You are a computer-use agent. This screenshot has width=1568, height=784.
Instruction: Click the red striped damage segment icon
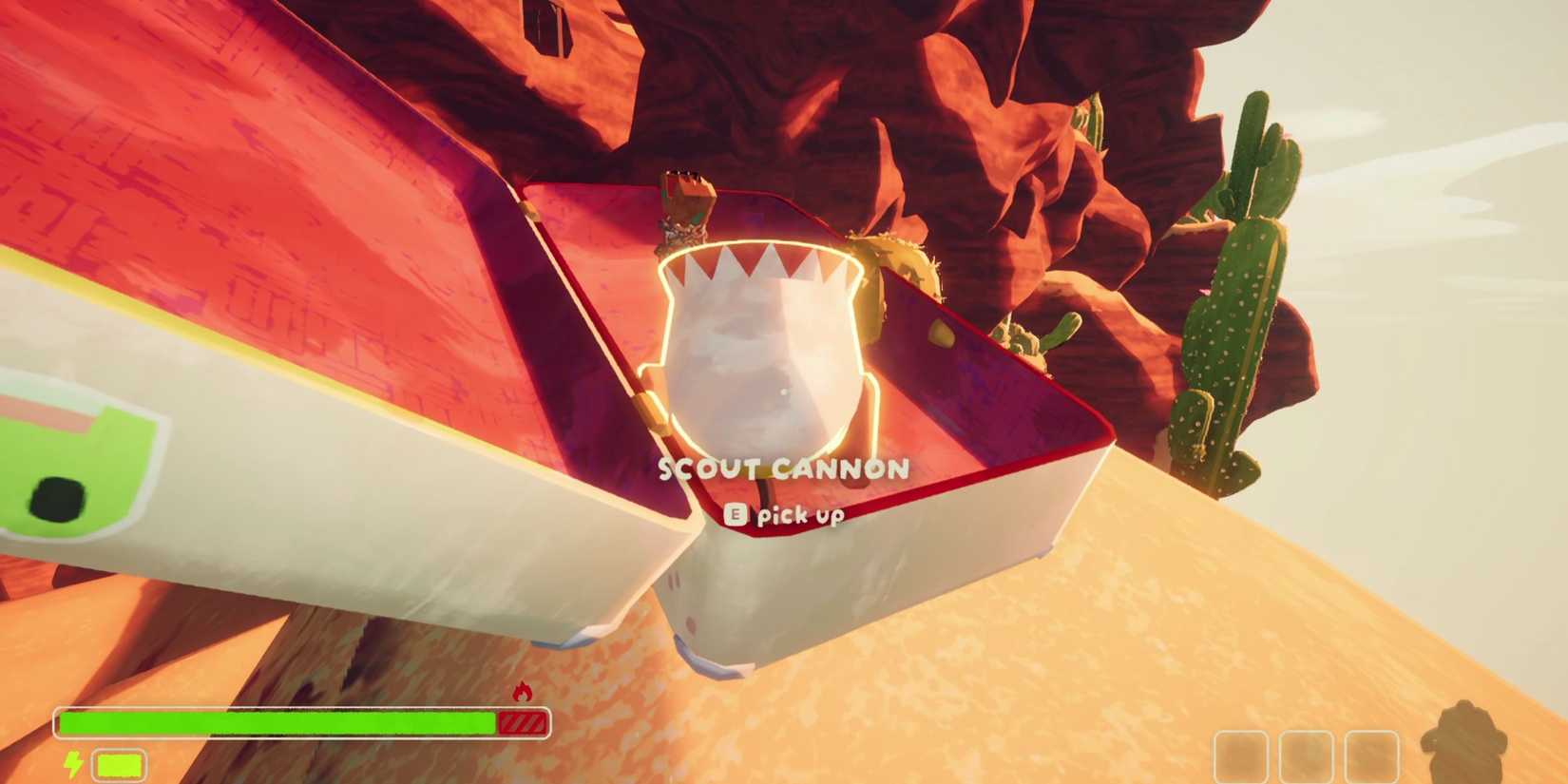point(522,724)
